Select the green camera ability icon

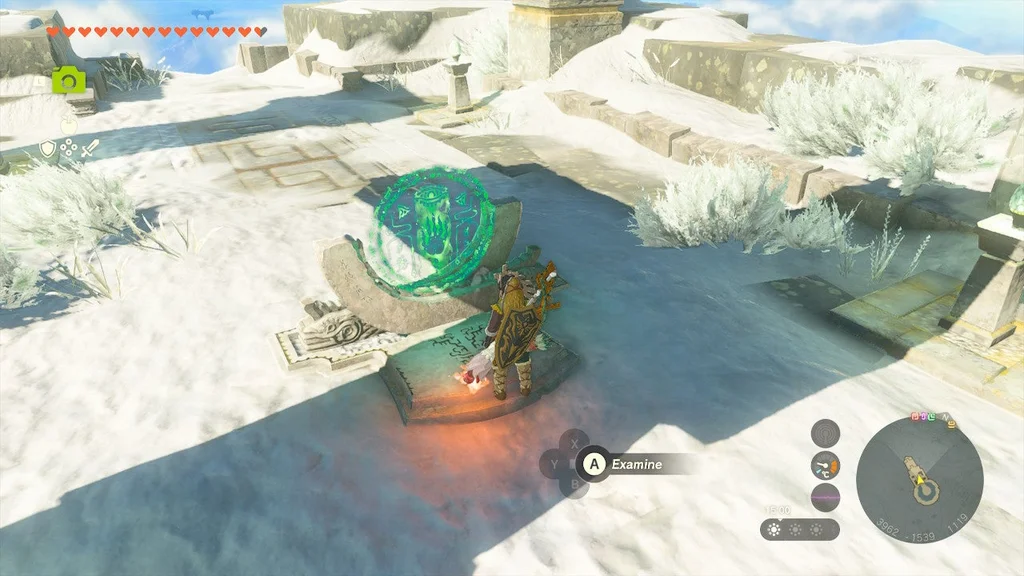[68, 80]
